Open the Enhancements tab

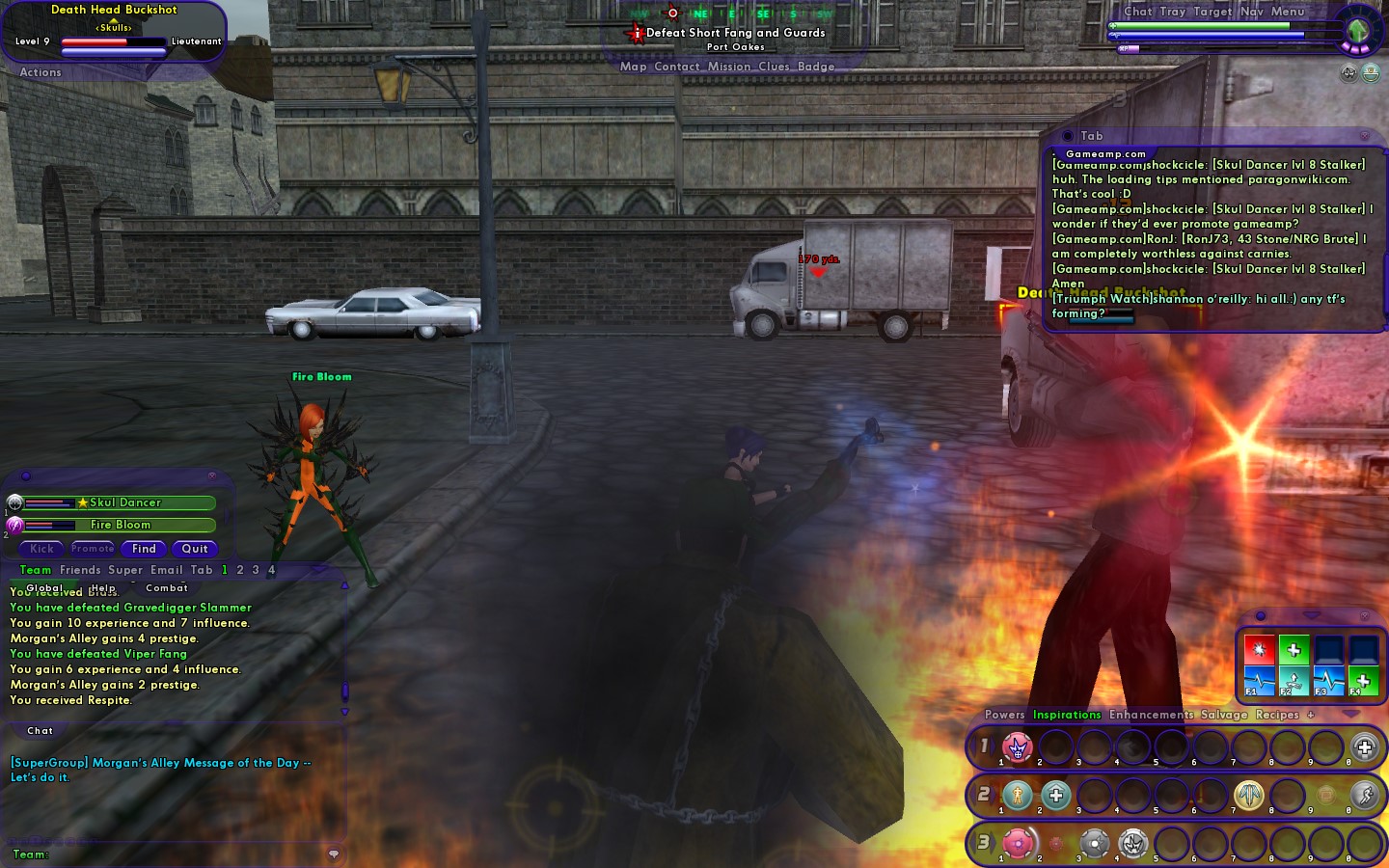1151,715
